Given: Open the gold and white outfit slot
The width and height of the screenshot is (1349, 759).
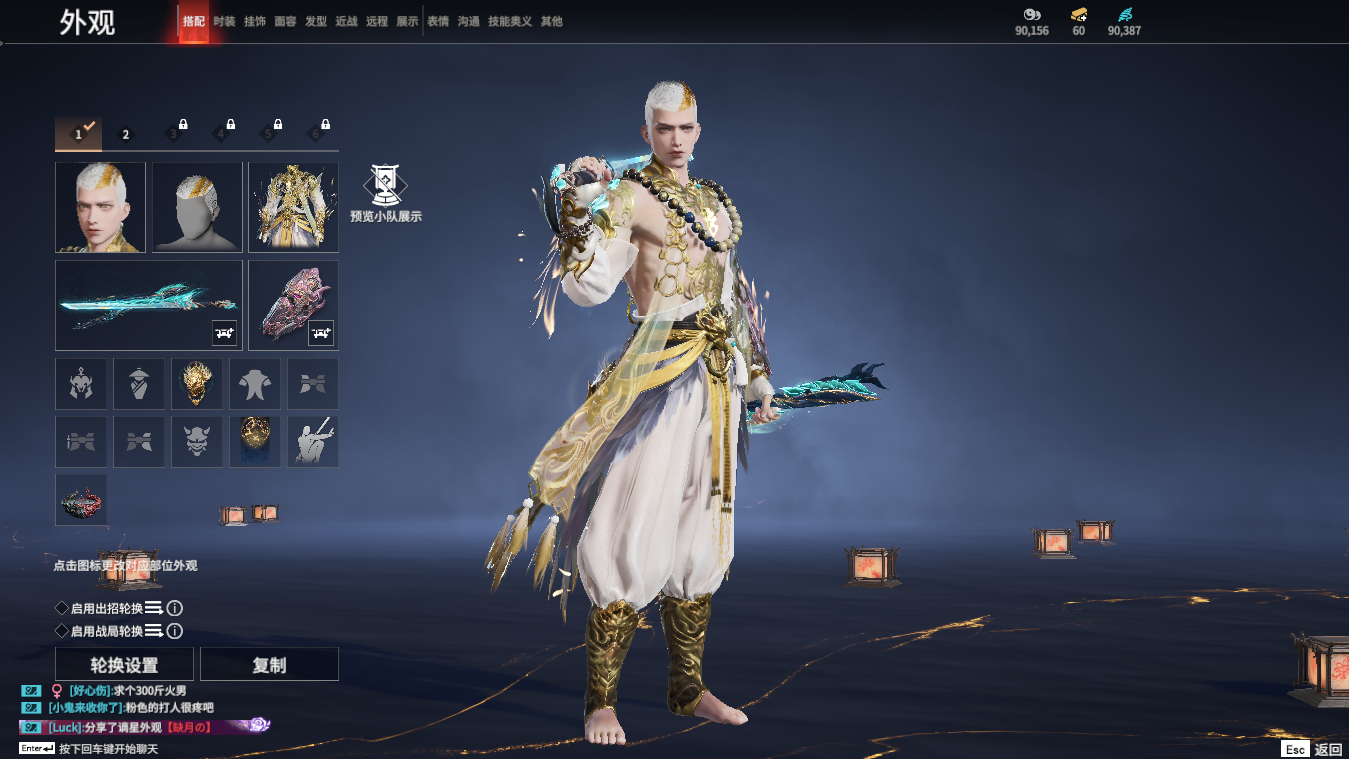Looking at the screenshot, I should click(x=293, y=207).
